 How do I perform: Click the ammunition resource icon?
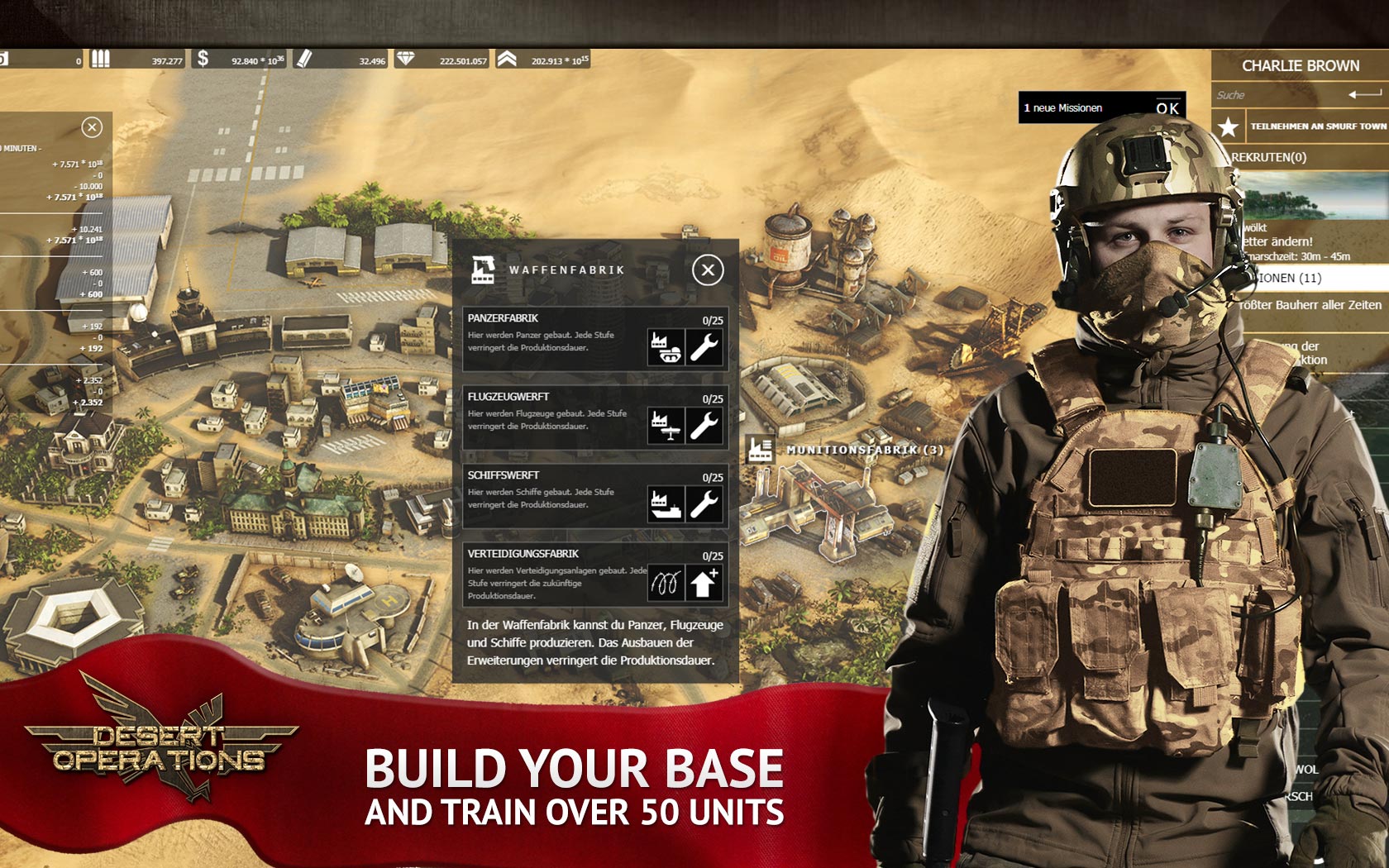tap(101, 60)
